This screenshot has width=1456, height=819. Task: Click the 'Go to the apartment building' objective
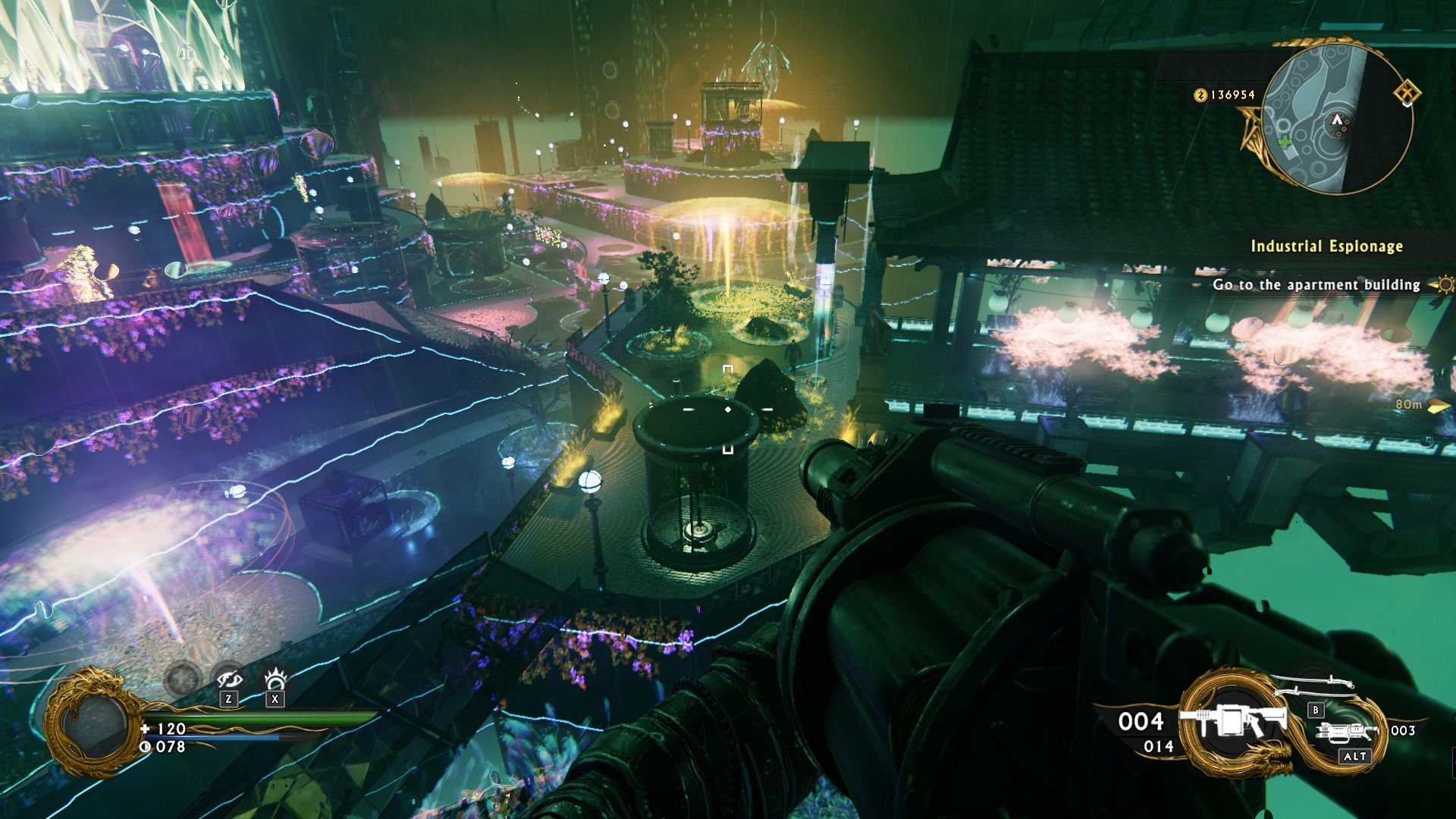pos(1316,284)
